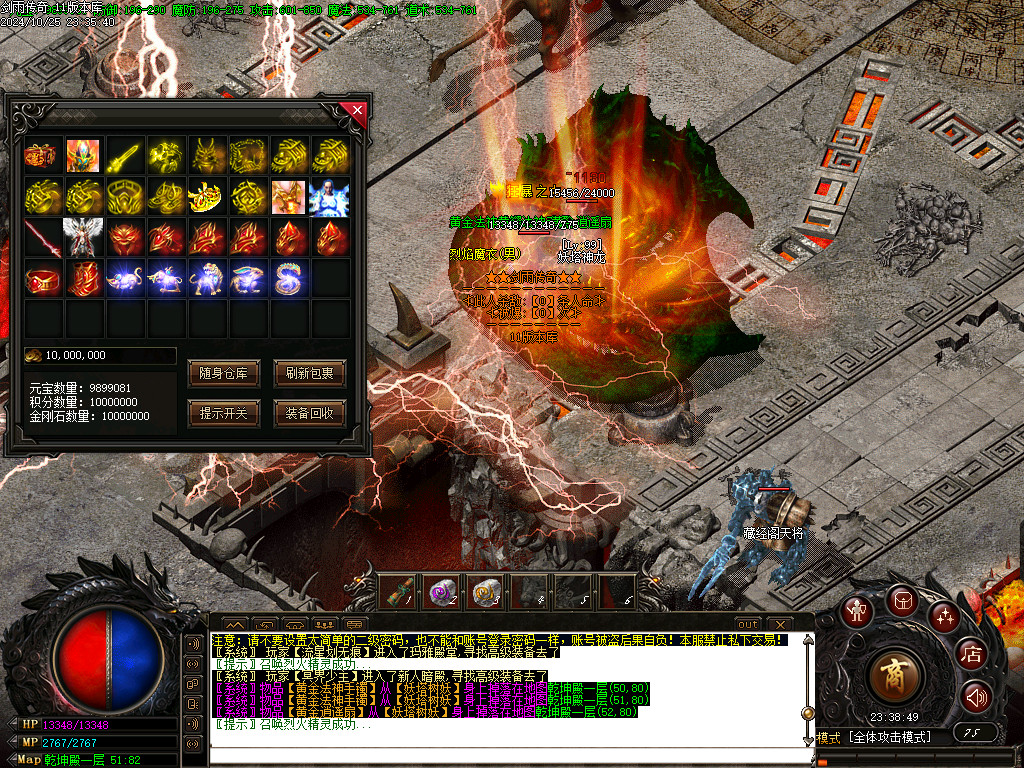Open the 随身仓库 portable warehouse
The image size is (1024, 768).
click(x=222, y=374)
